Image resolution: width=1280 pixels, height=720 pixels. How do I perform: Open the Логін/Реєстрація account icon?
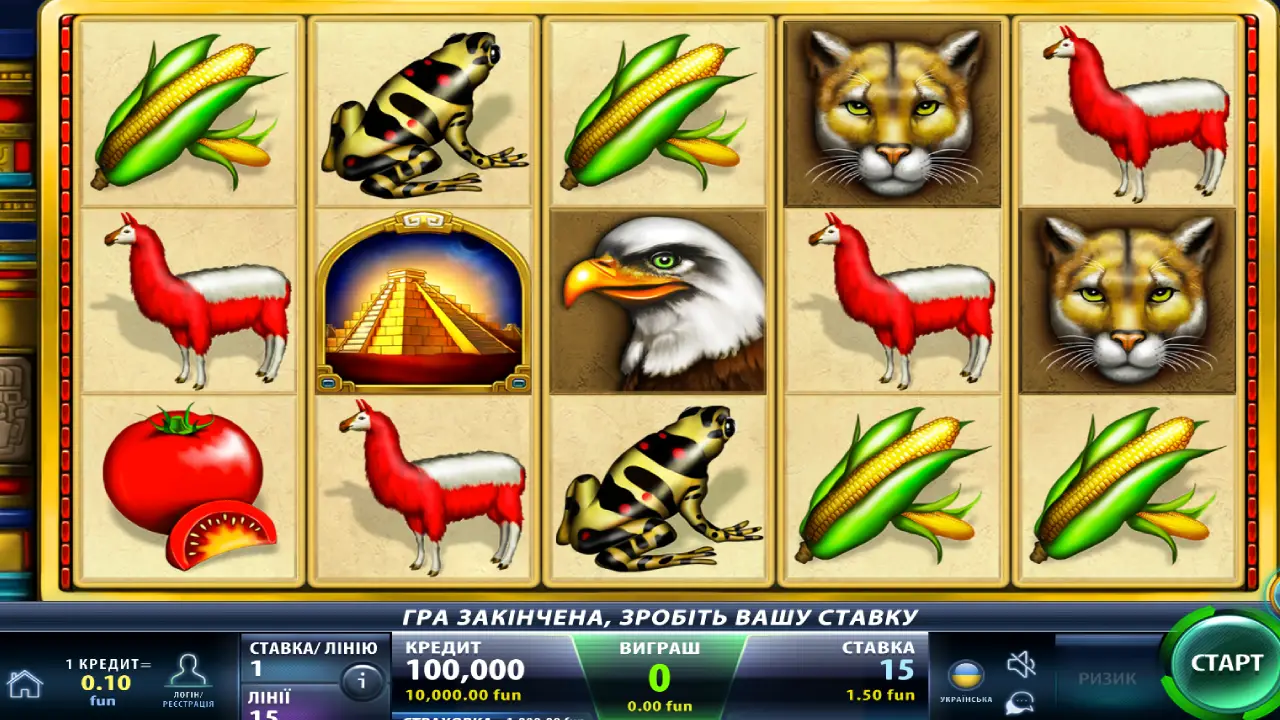coord(188,678)
